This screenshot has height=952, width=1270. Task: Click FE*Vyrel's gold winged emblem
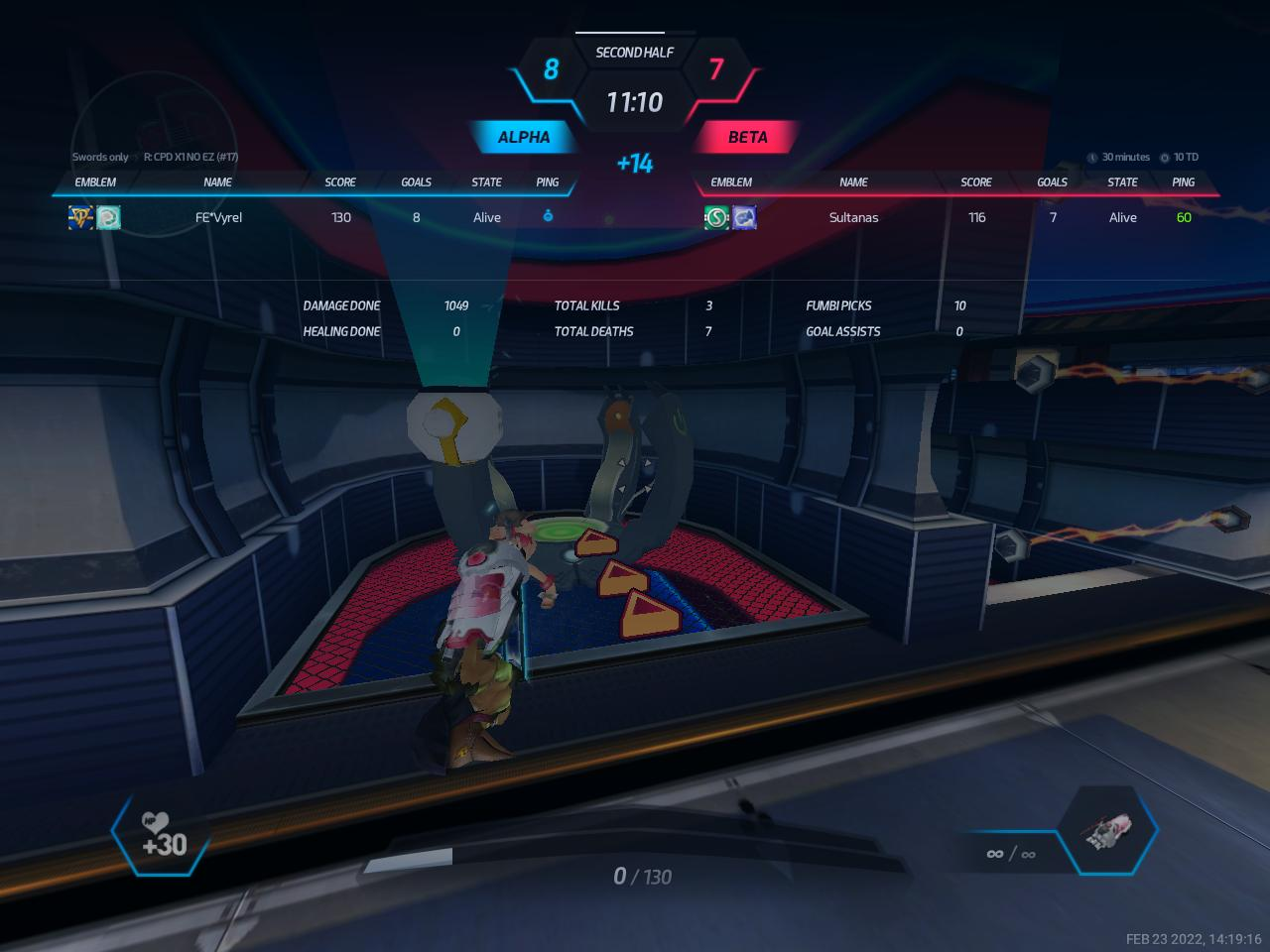click(80, 217)
